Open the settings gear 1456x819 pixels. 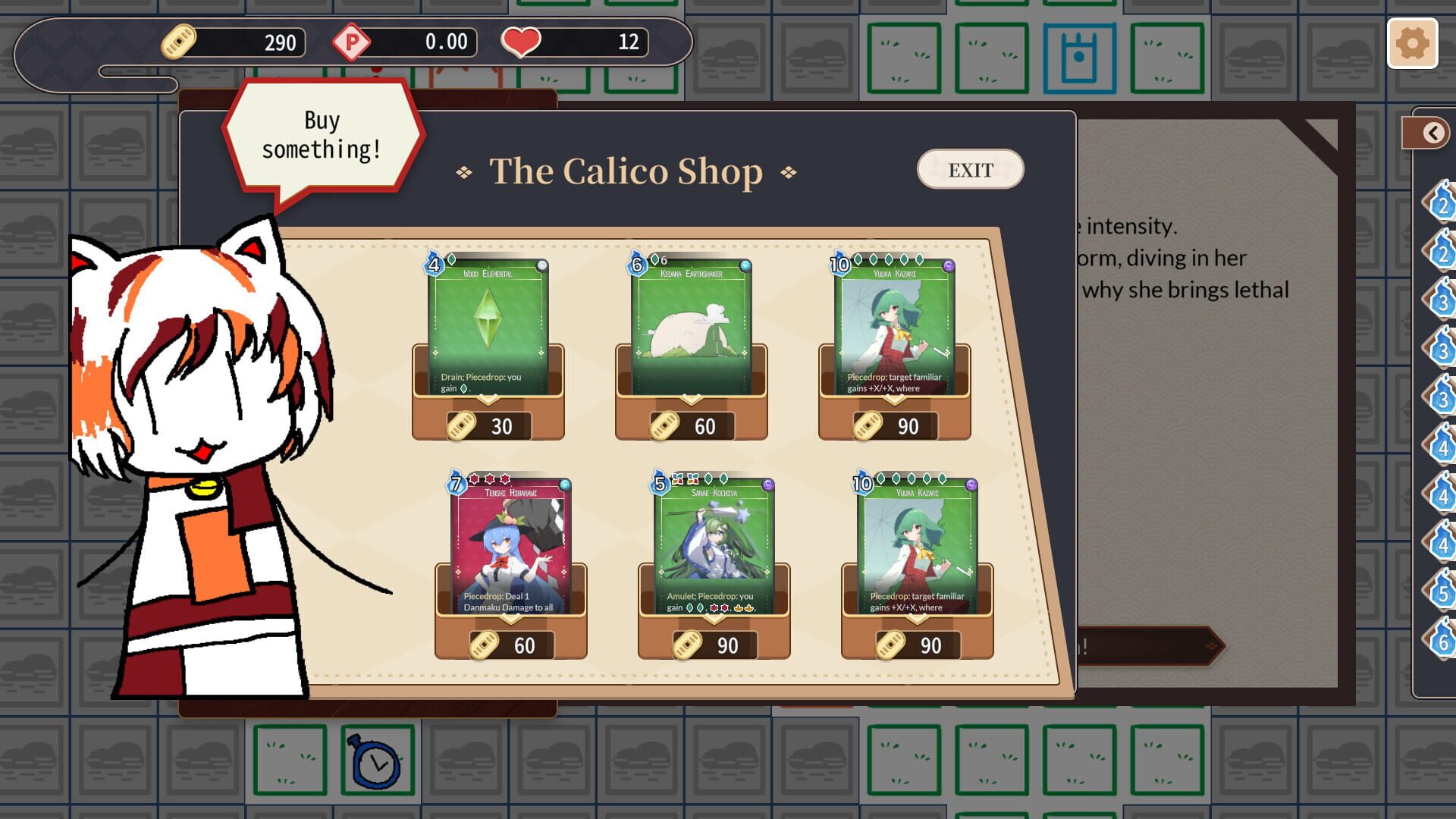1412,44
